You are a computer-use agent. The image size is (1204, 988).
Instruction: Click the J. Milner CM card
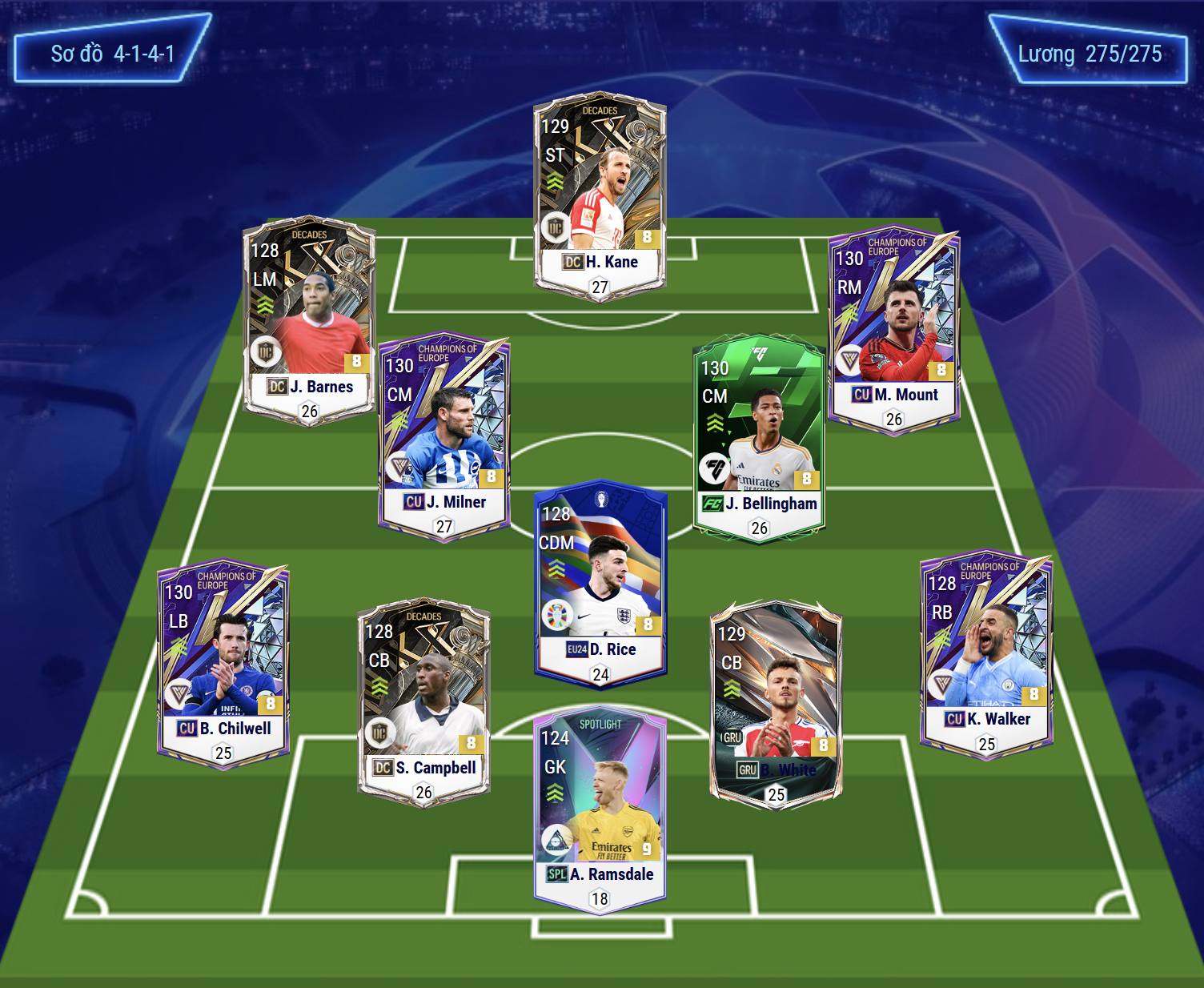point(444,436)
